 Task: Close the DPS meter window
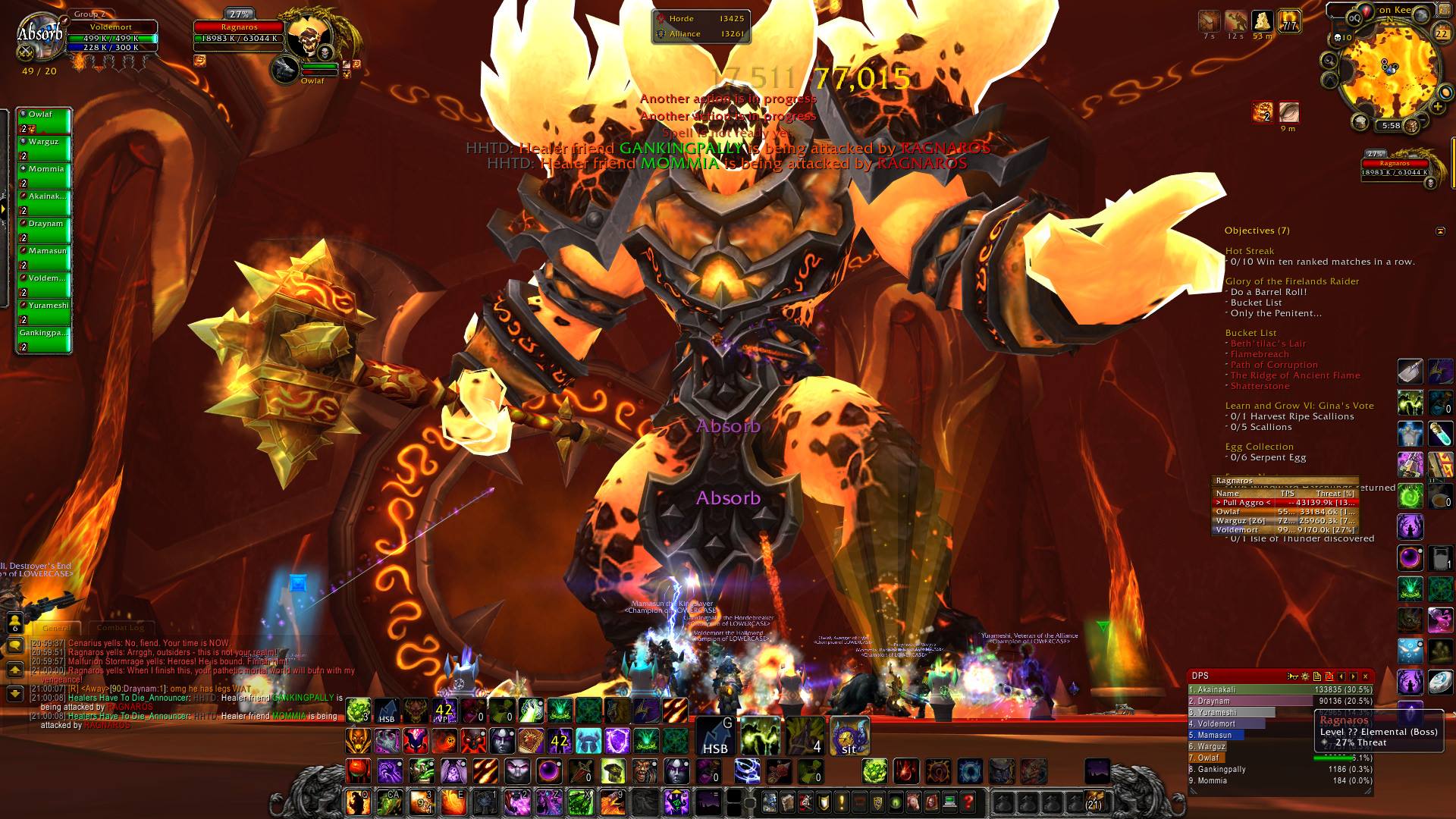tap(1366, 676)
